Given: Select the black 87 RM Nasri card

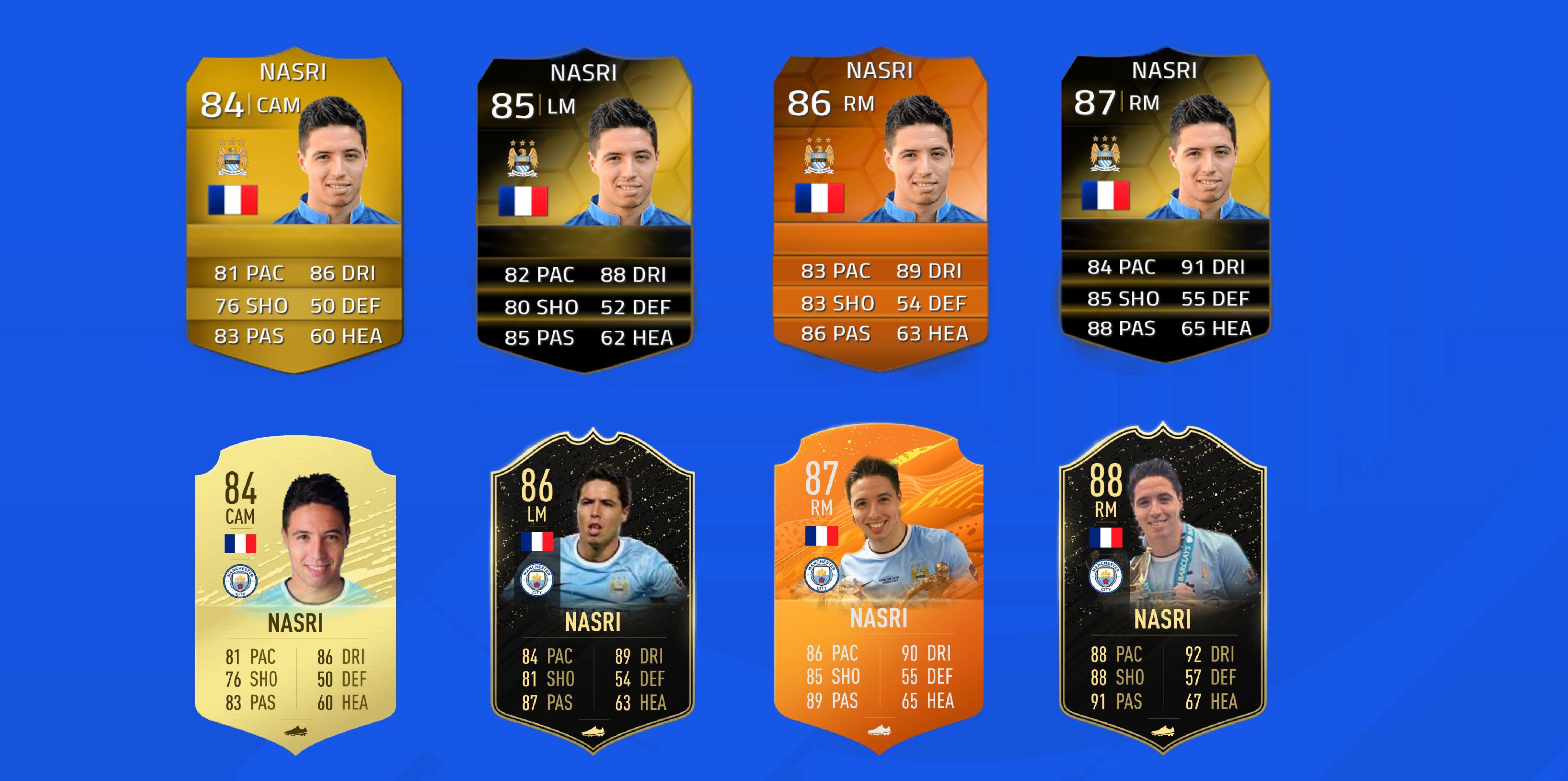Looking at the screenshot, I should click(1165, 204).
